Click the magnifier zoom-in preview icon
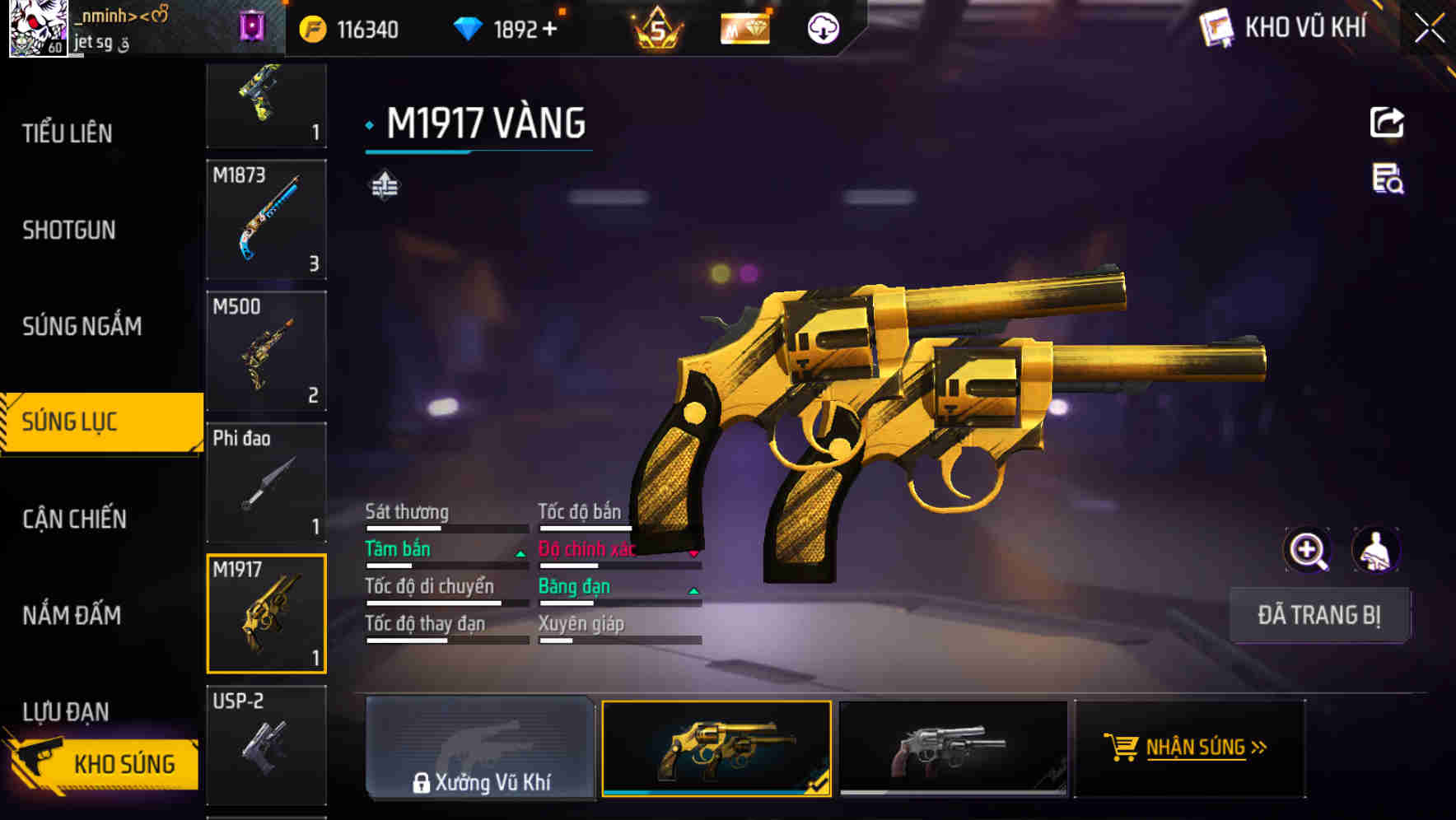The width and height of the screenshot is (1456, 820). (x=1308, y=550)
